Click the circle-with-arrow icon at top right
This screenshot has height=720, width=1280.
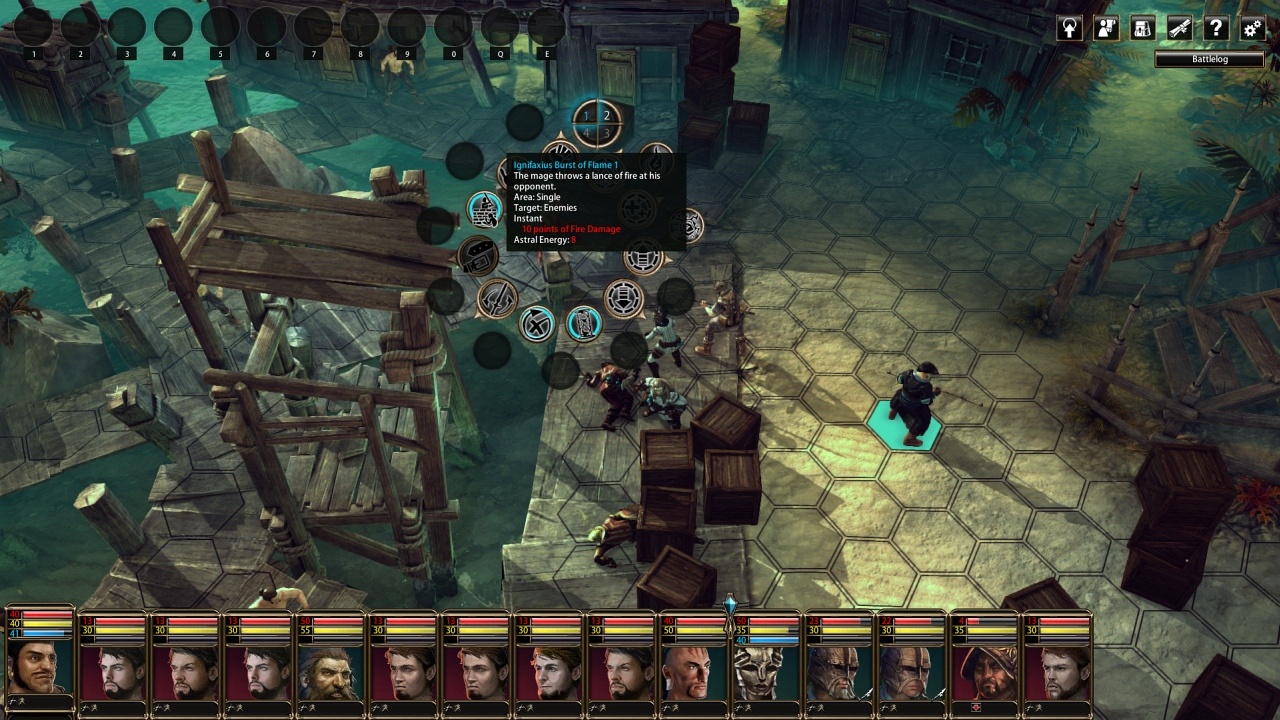click(1070, 28)
